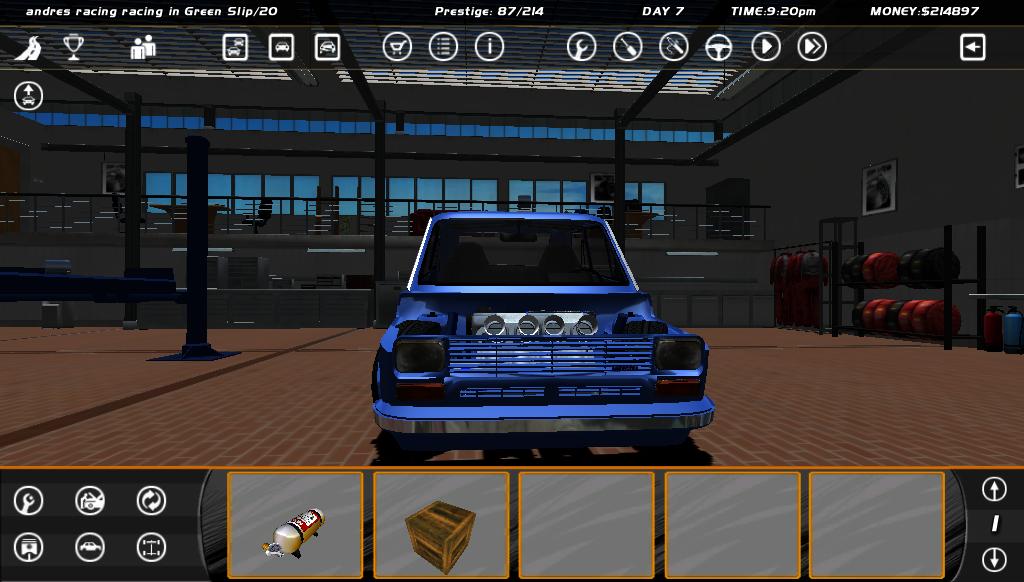
Task: Page parts list down with arrow
Action: pos(994,558)
